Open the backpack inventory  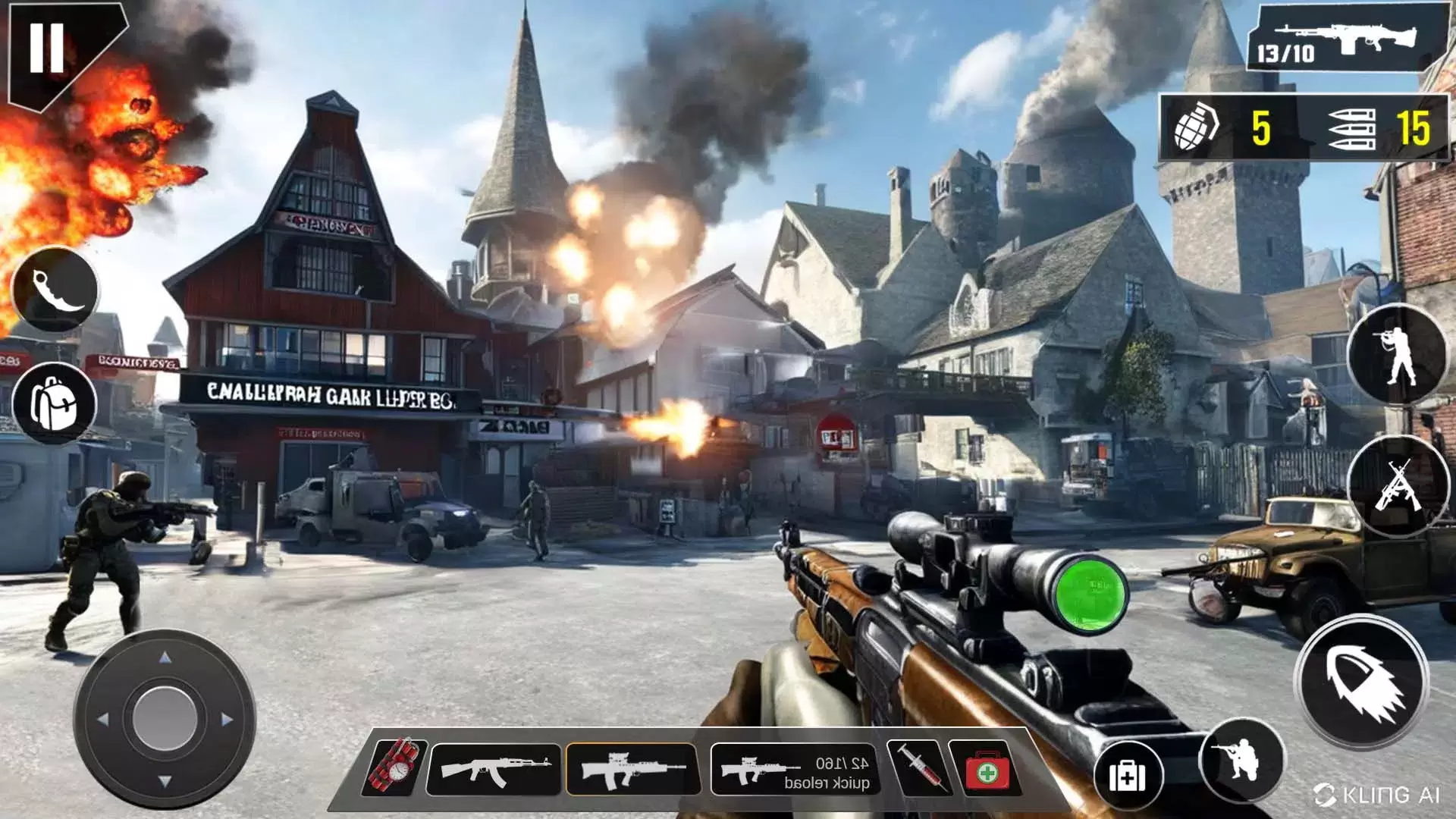pos(55,403)
